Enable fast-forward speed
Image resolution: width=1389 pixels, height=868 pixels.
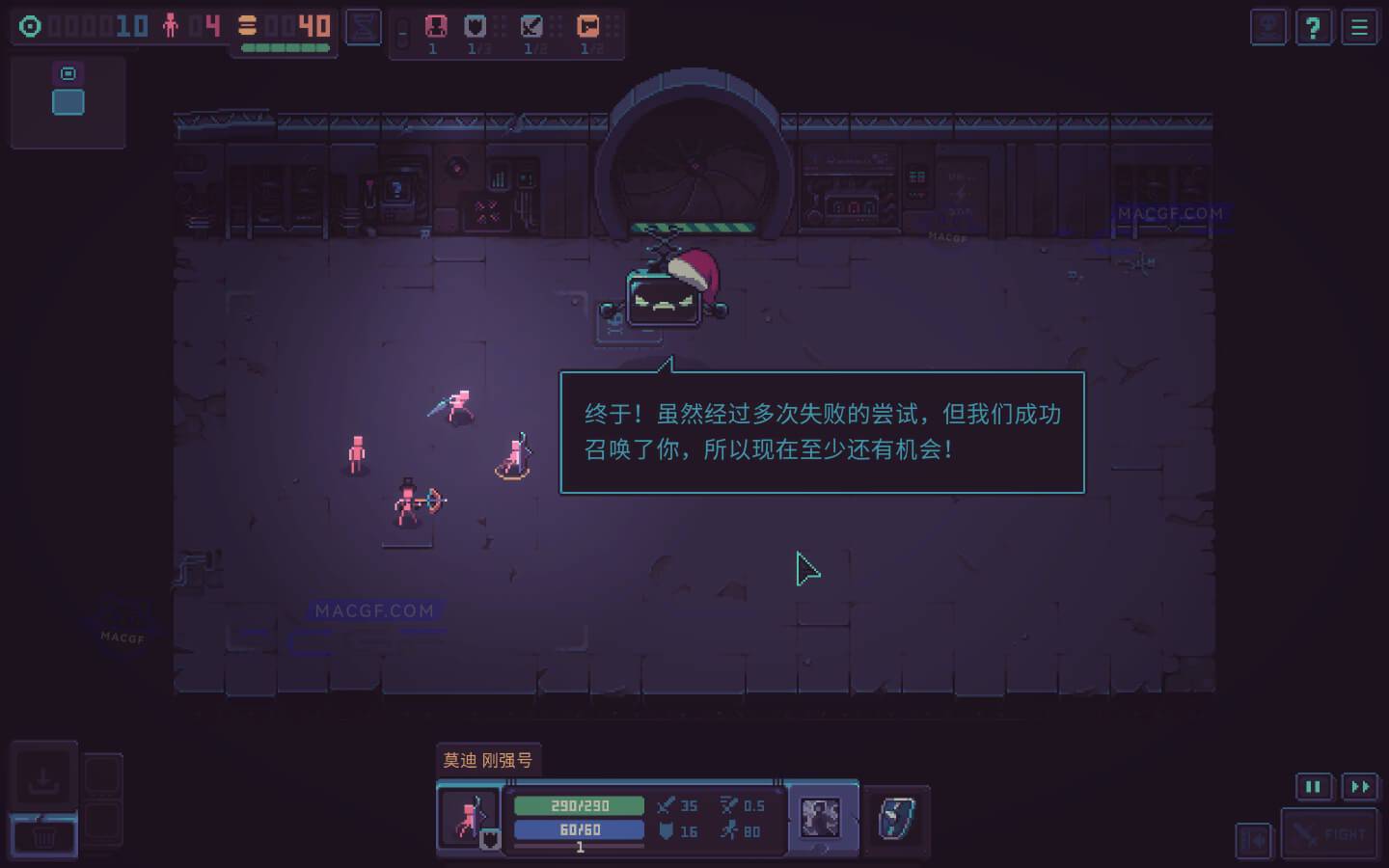(x=1359, y=787)
